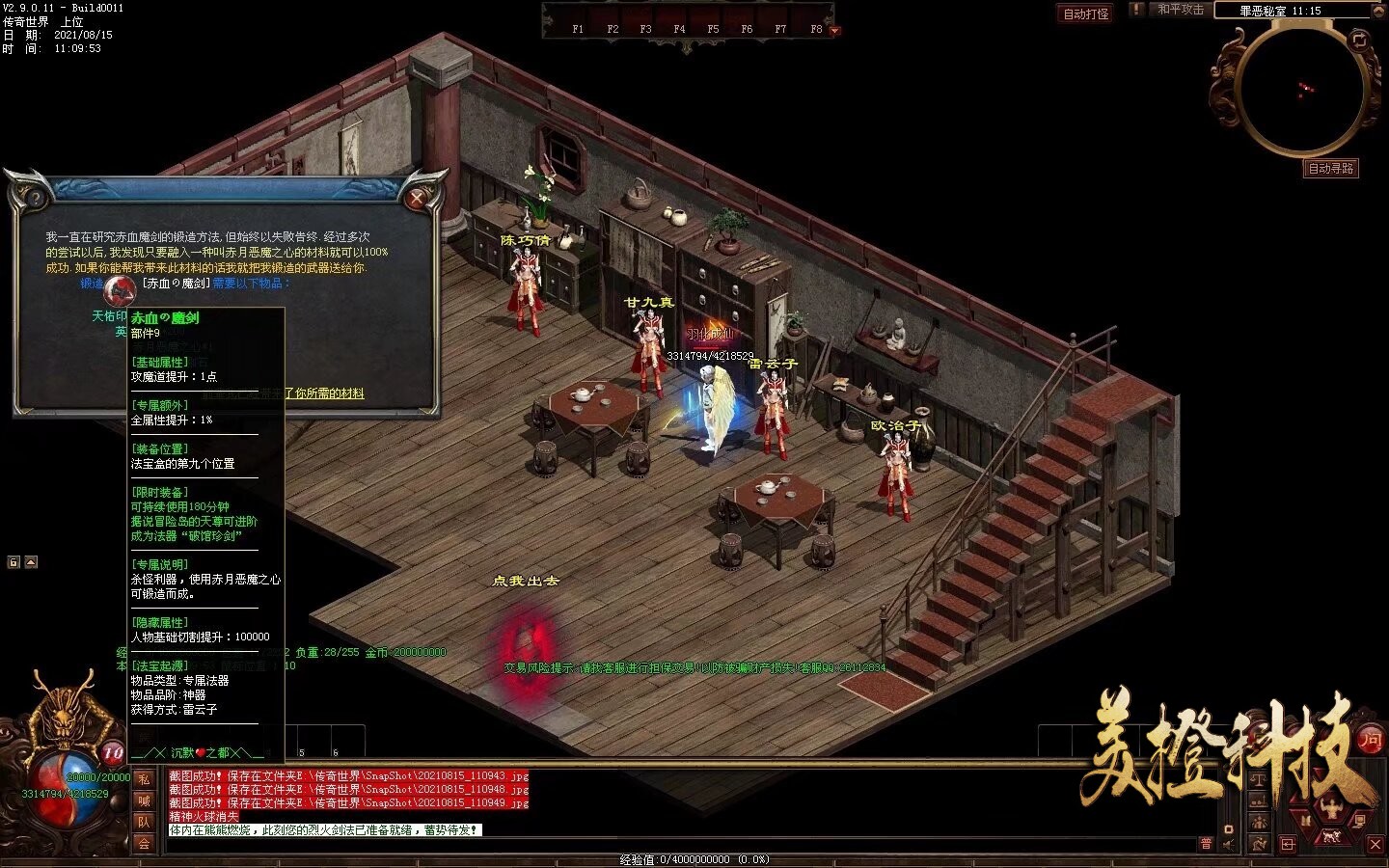Open the ranking panel icon in right sidebar

(1259, 801)
